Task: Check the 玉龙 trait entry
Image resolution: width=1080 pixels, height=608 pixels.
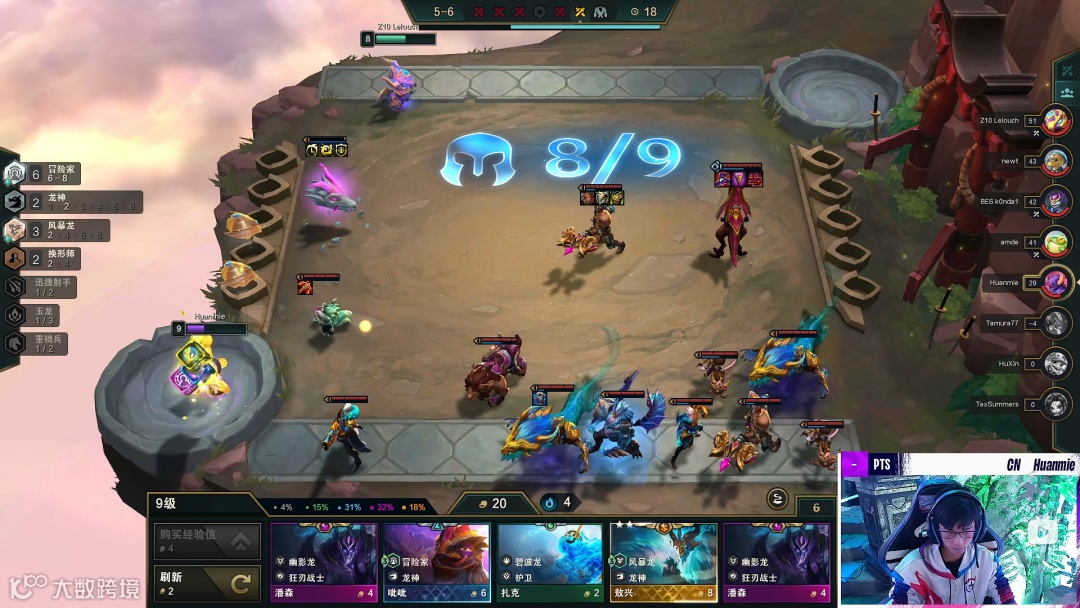Action: (40, 314)
